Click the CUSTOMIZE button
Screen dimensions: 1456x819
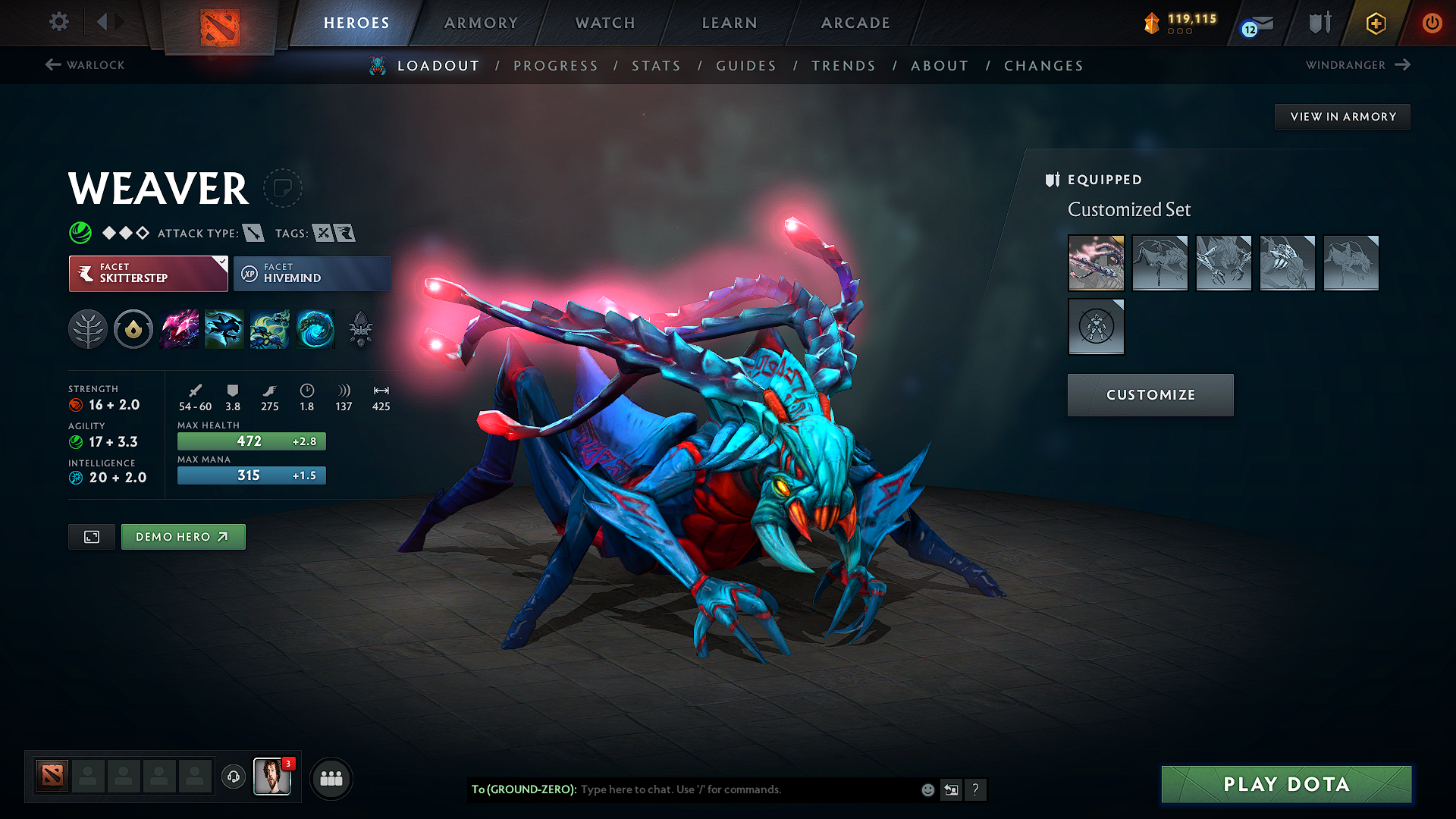click(x=1150, y=394)
